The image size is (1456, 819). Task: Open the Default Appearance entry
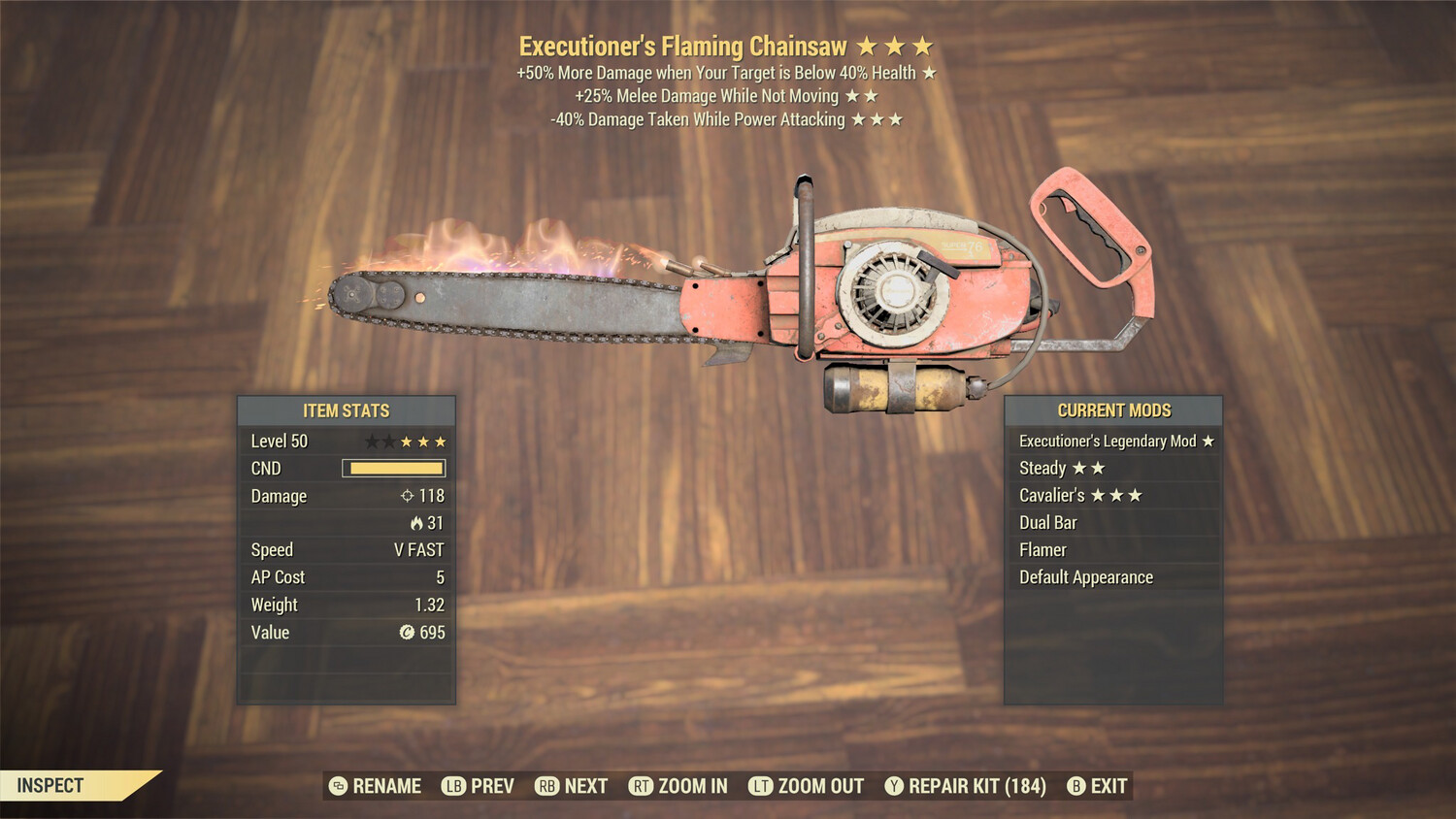tap(1085, 576)
